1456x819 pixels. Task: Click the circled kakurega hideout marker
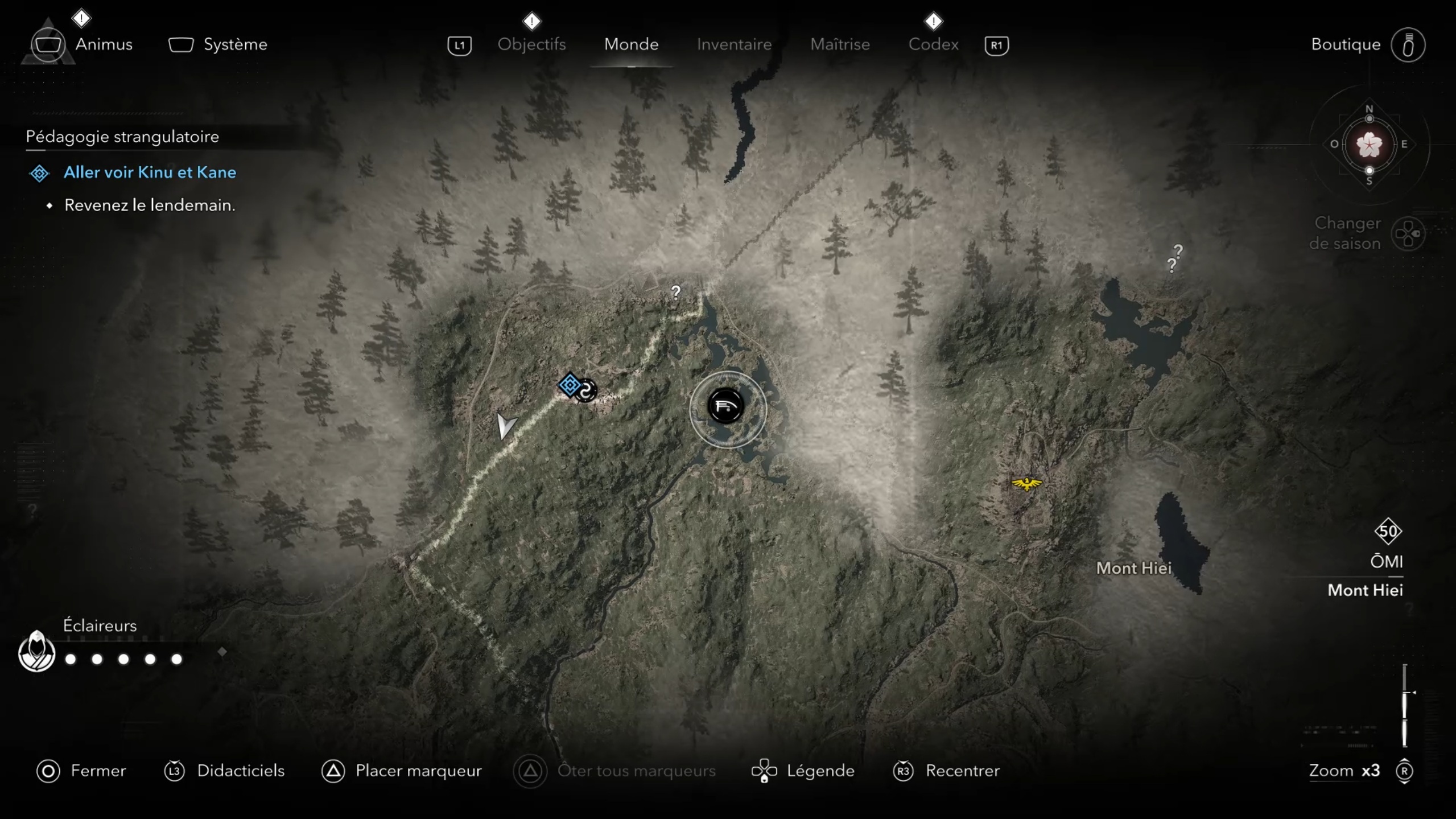click(x=725, y=406)
